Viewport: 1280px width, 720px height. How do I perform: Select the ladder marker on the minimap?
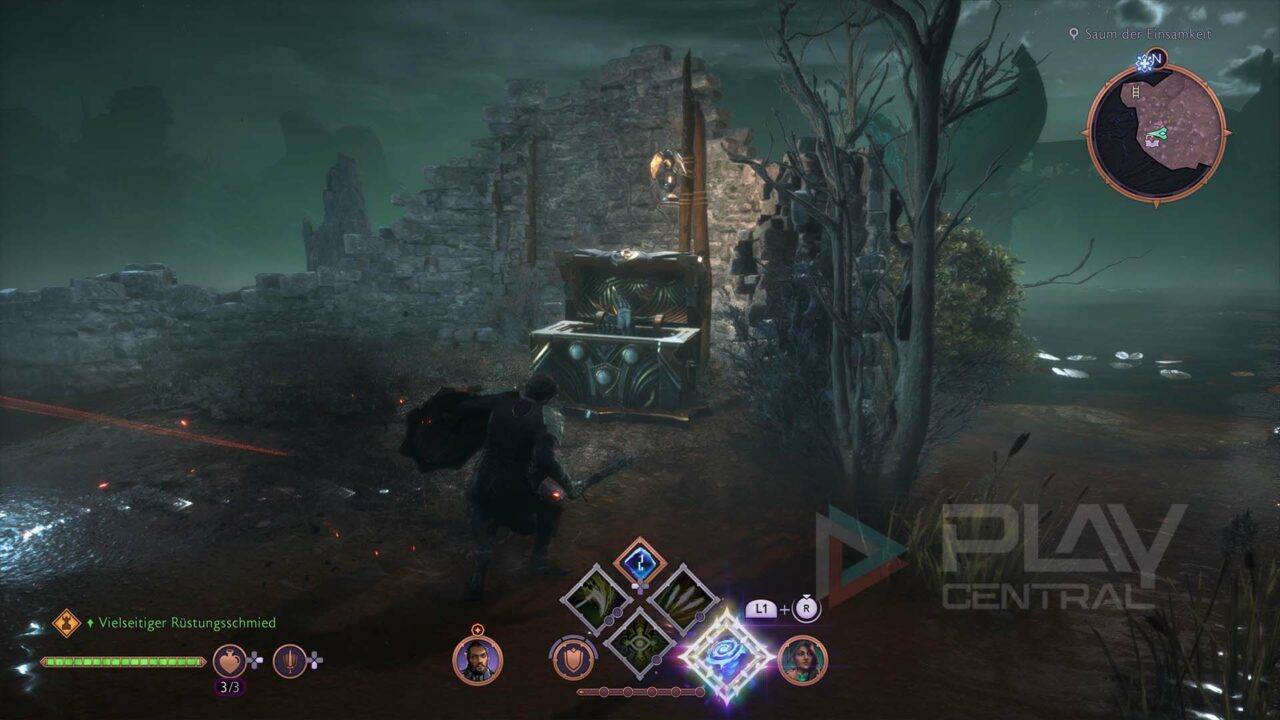tap(1136, 92)
